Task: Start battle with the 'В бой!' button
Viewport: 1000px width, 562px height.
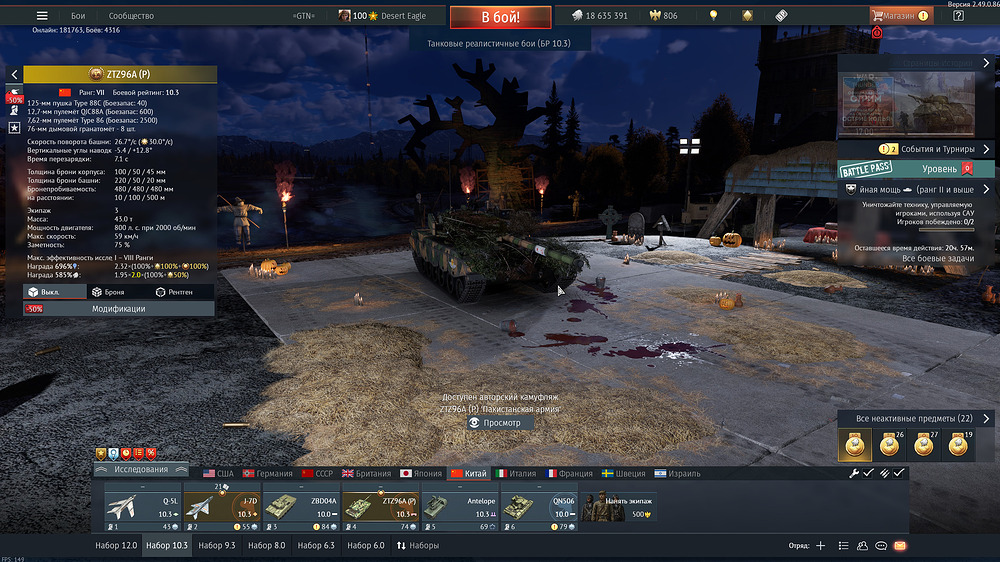Action: (500, 17)
